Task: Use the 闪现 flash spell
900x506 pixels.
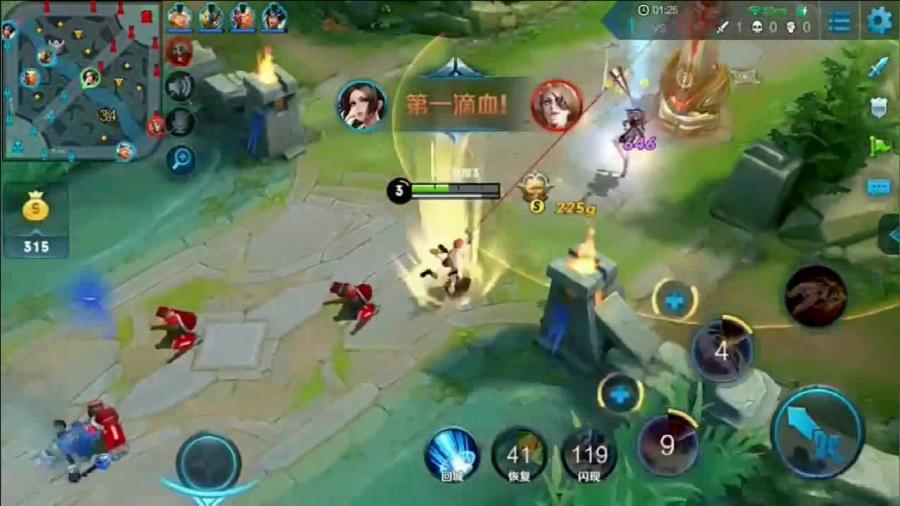Action: (x=588, y=452)
